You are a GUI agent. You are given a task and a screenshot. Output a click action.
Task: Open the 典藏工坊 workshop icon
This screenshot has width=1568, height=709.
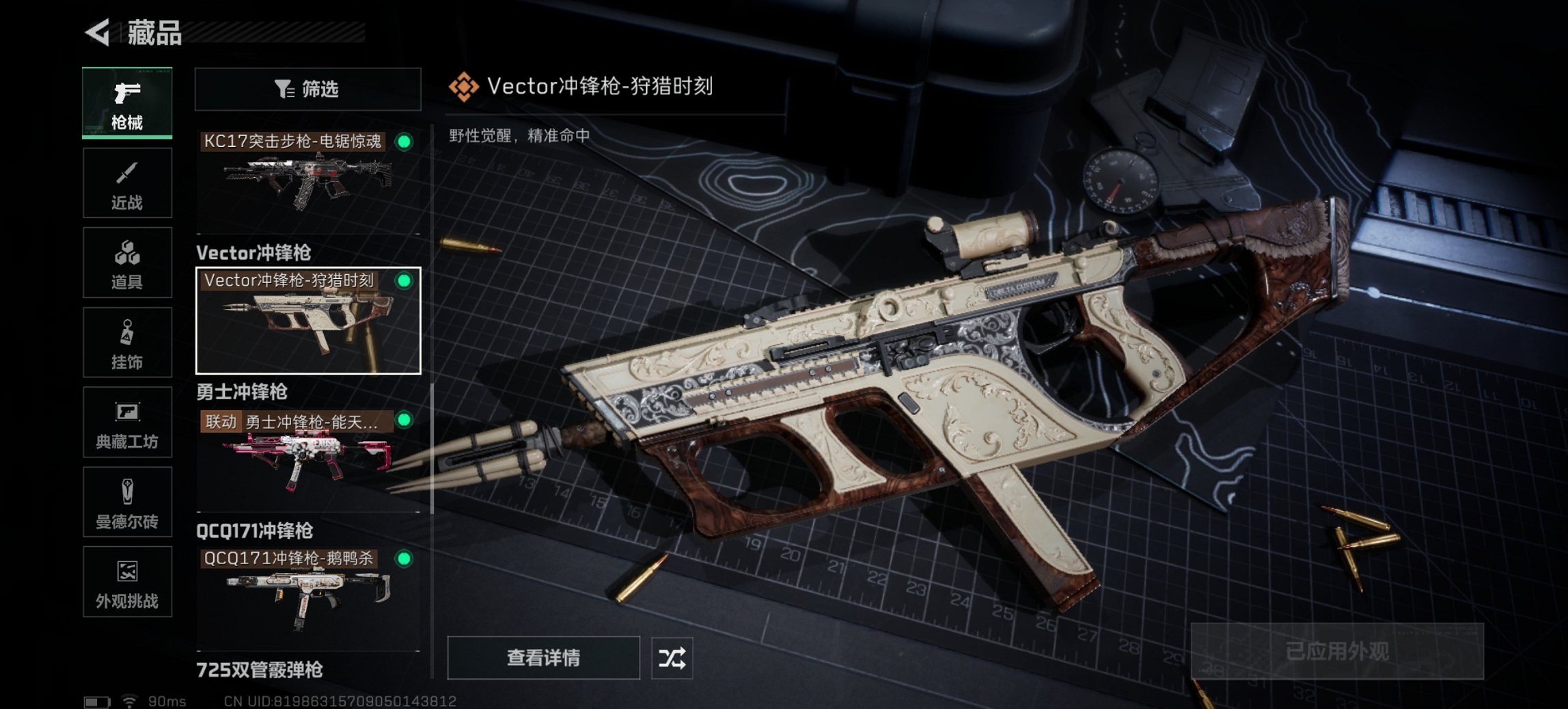coord(127,423)
